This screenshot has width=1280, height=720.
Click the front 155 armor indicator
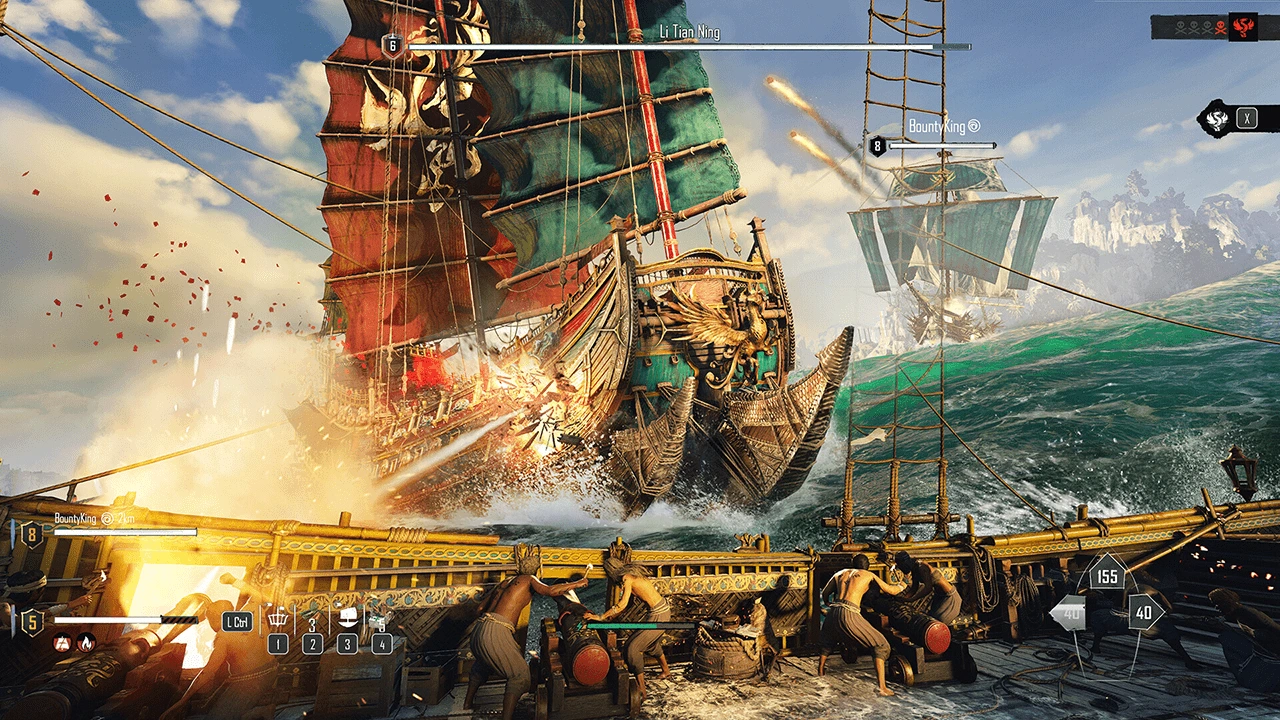pyautogui.click(x=1107, y=577)
